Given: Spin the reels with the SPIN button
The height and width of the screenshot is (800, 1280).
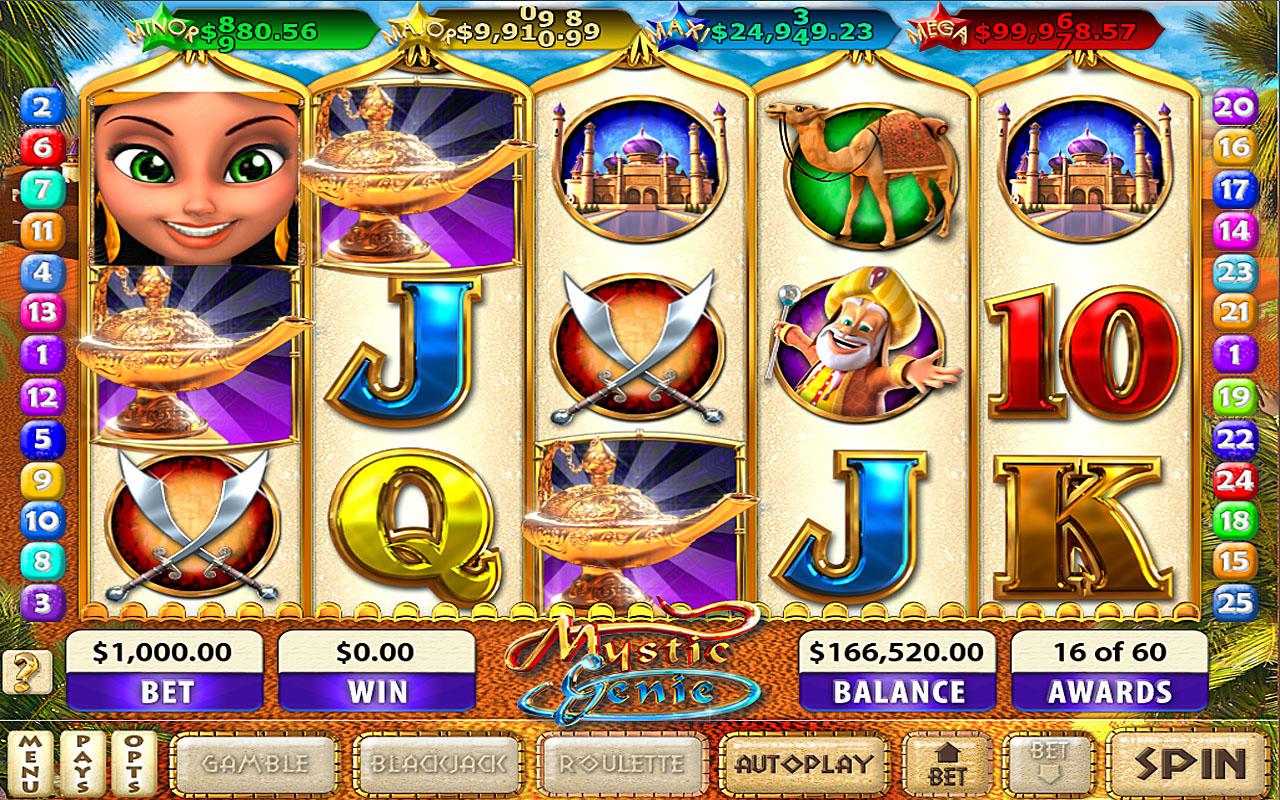Looking at the screenshot, I should [x=1191, y=764].
